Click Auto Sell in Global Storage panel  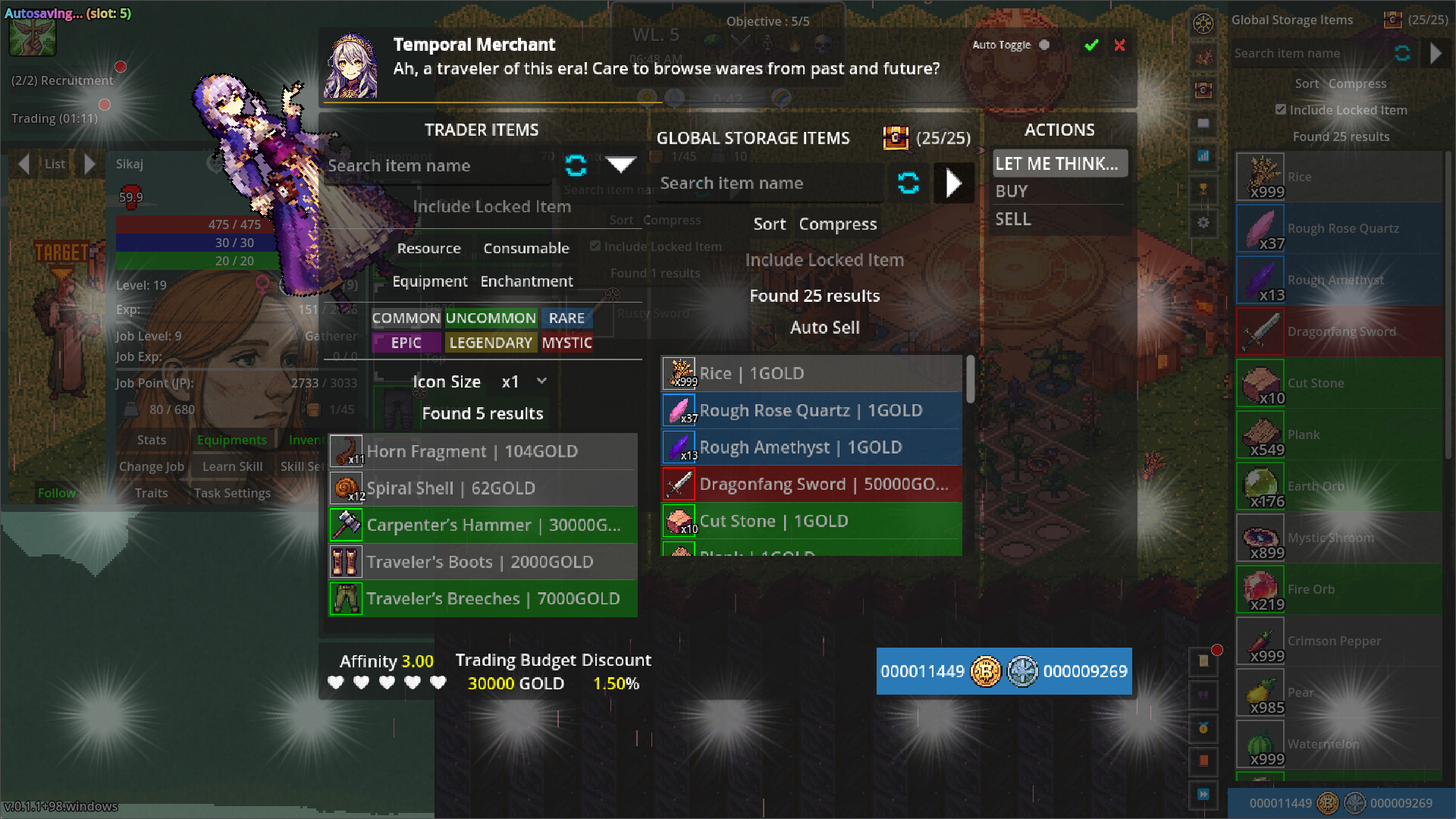pyautogui.click(x=824, y=328)
